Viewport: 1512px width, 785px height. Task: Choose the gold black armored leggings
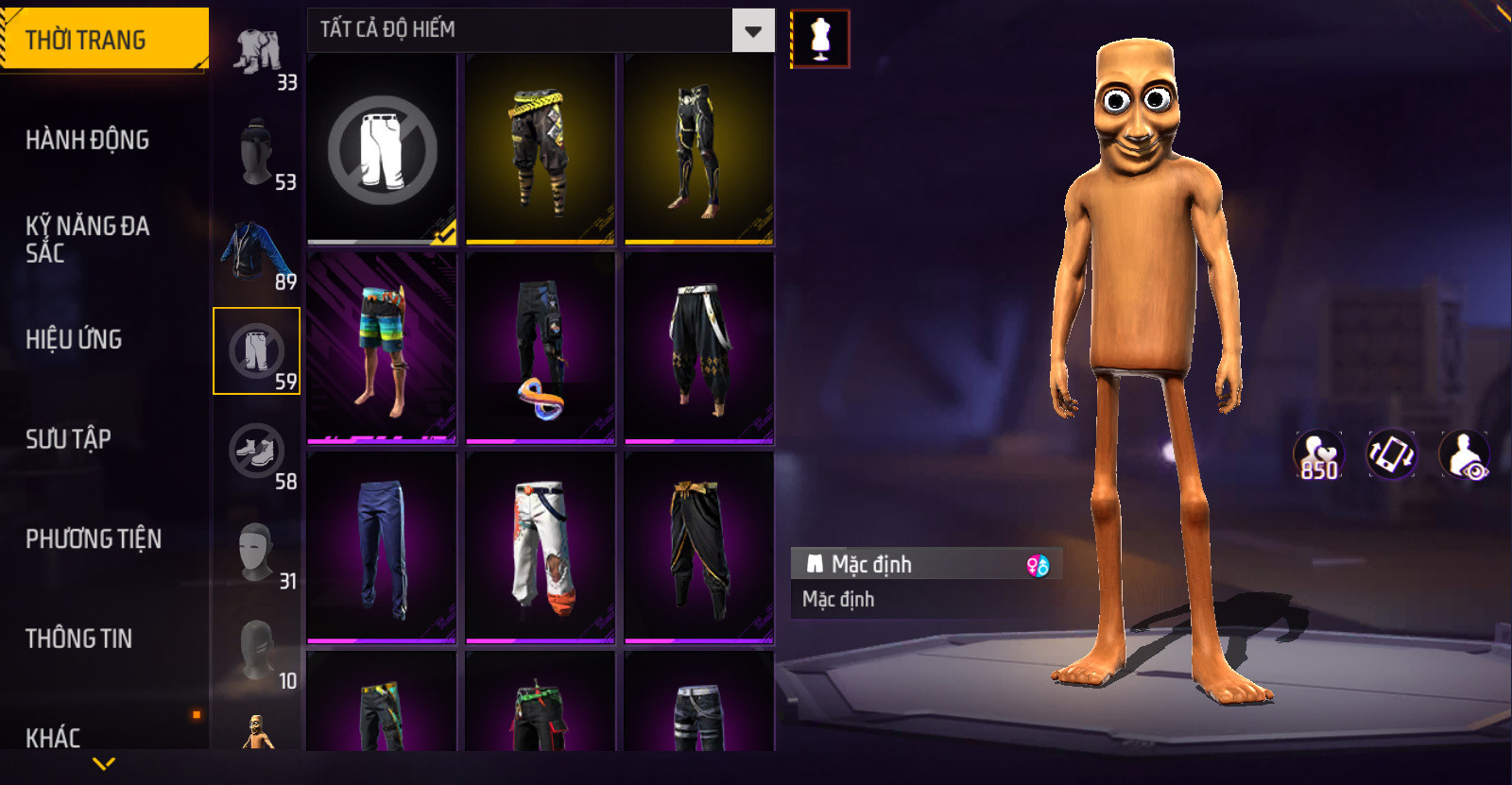pos(699,149)
